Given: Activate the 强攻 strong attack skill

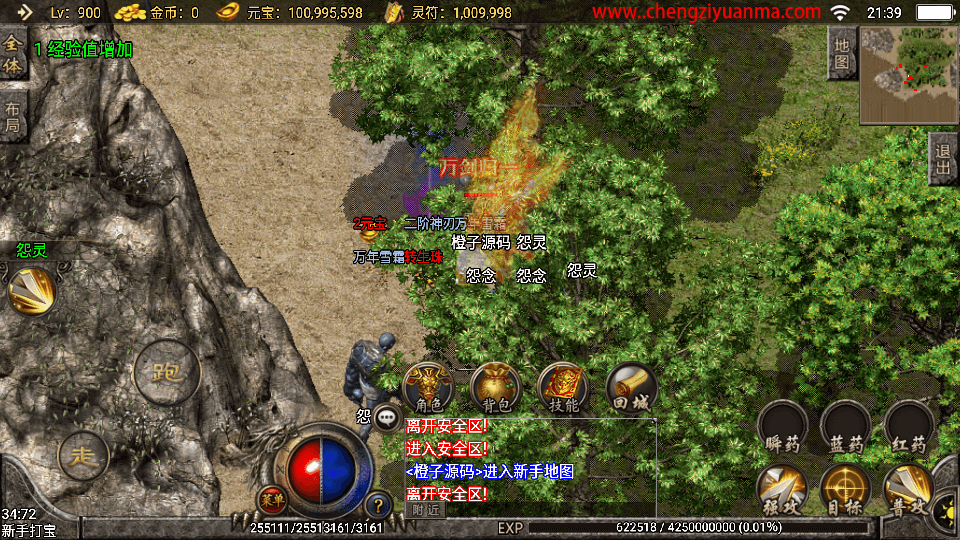Looking at the screenshot, I should 782,489.
